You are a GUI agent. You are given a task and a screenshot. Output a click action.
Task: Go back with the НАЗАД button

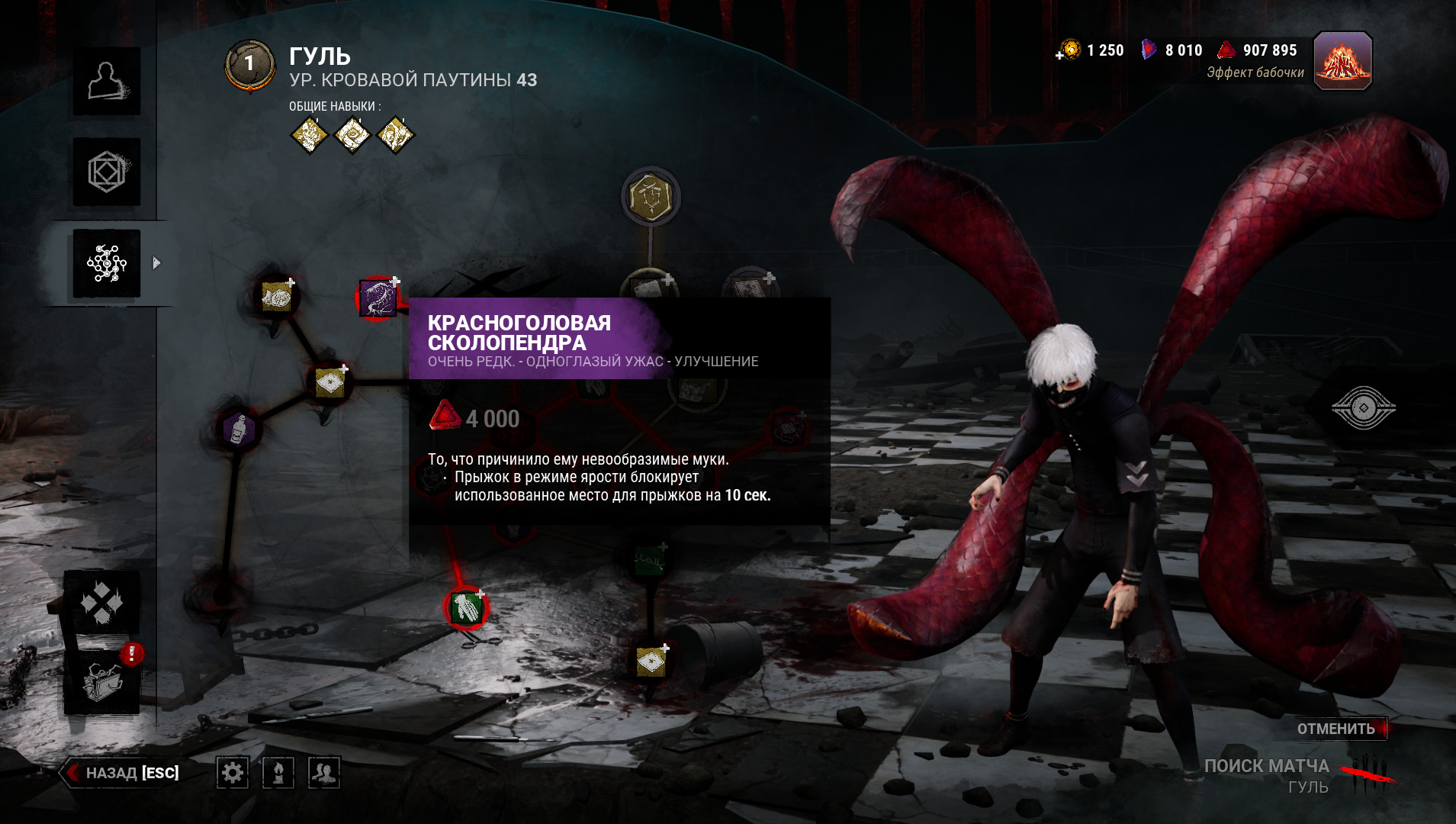point(124,773)
